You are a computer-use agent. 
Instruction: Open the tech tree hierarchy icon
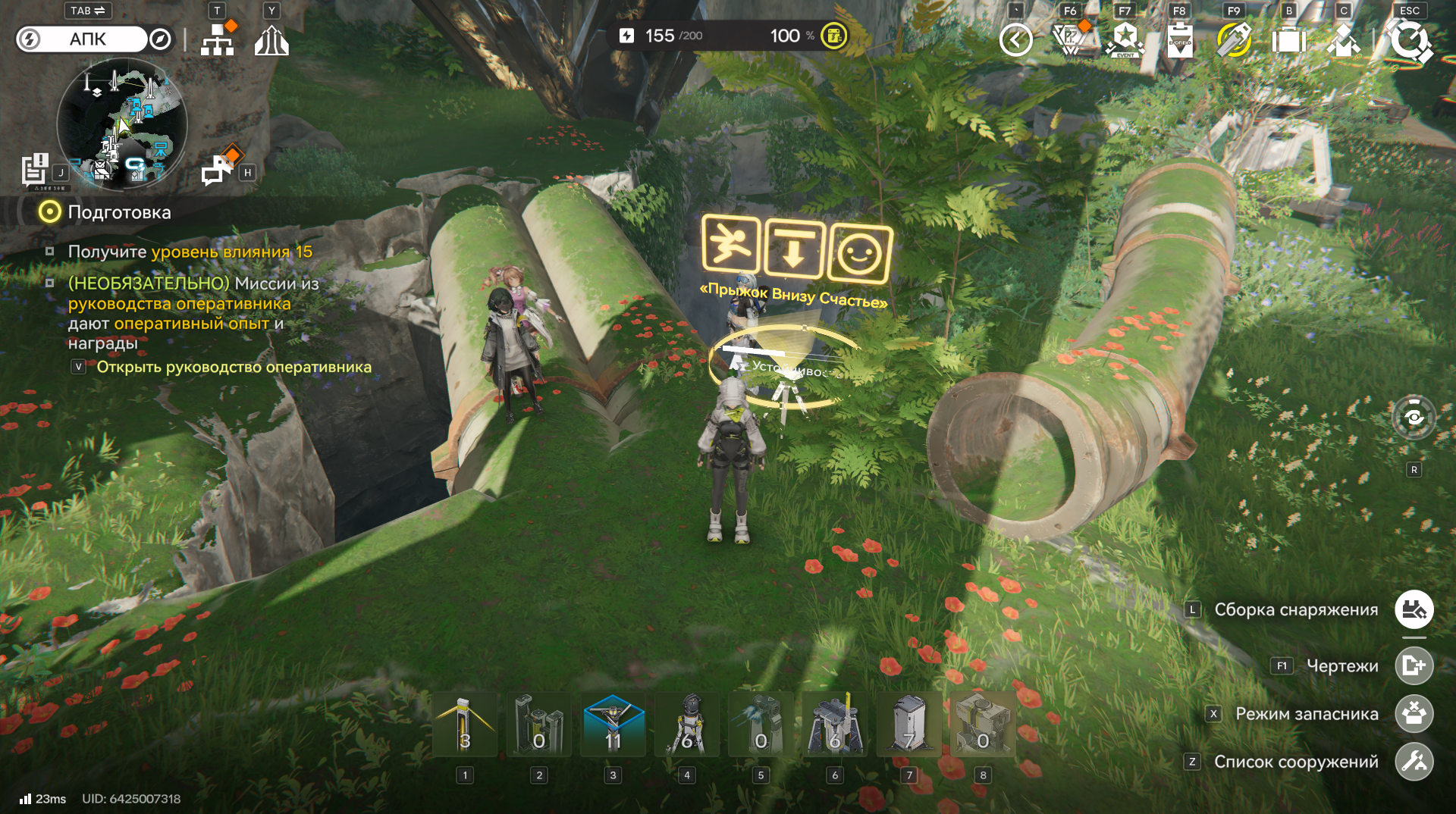point(218,40)
